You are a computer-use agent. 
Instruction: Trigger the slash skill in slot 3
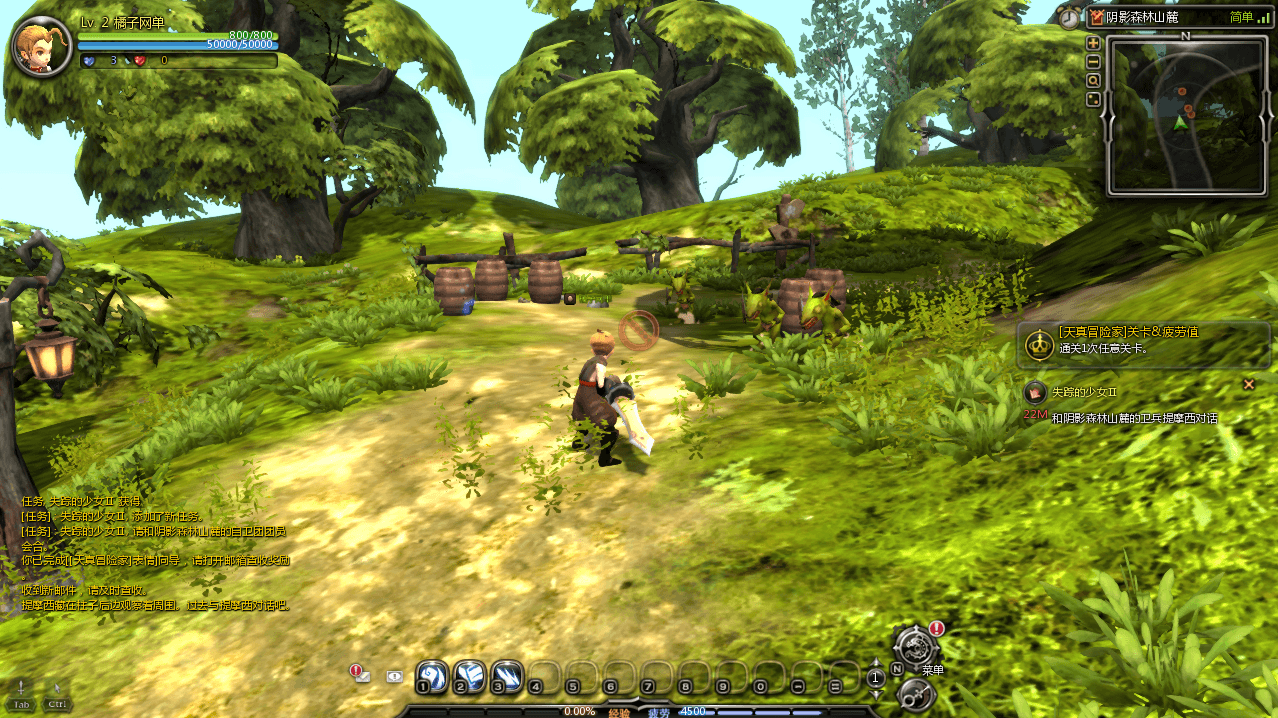[x=506, y=676]
